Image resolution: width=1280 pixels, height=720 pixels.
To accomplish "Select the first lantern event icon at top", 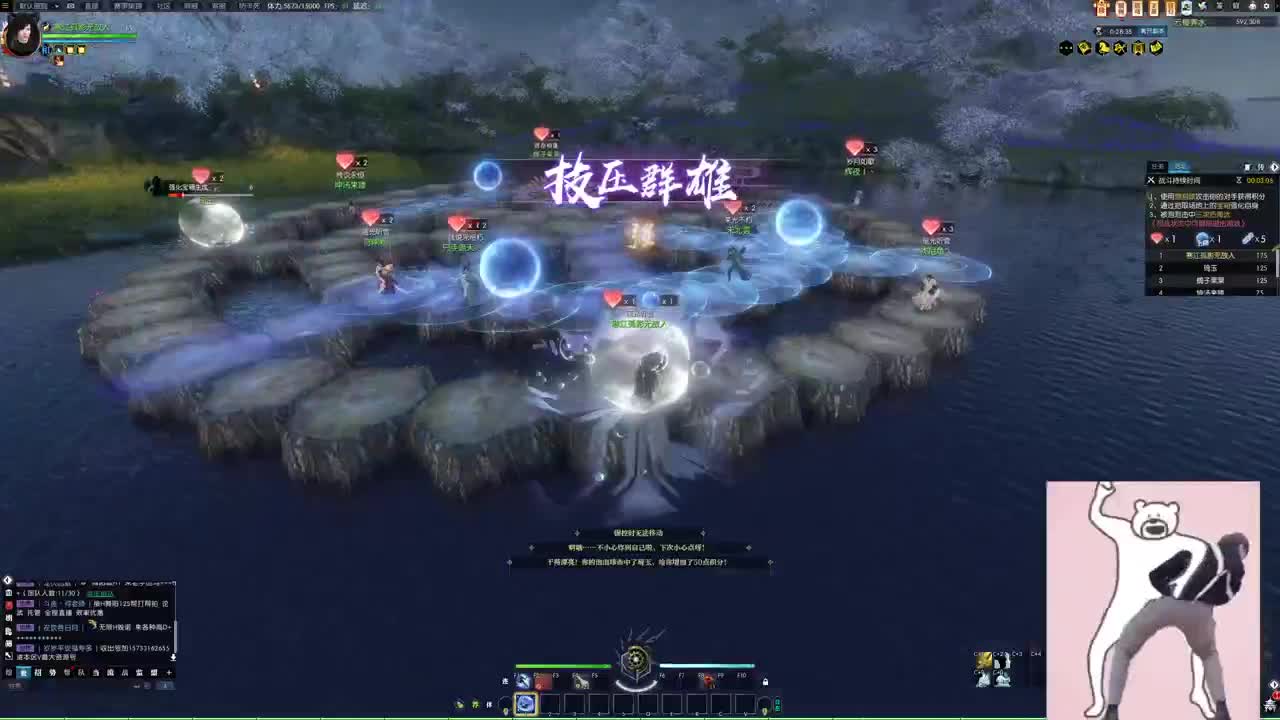I will click(x=1101, y=8).
